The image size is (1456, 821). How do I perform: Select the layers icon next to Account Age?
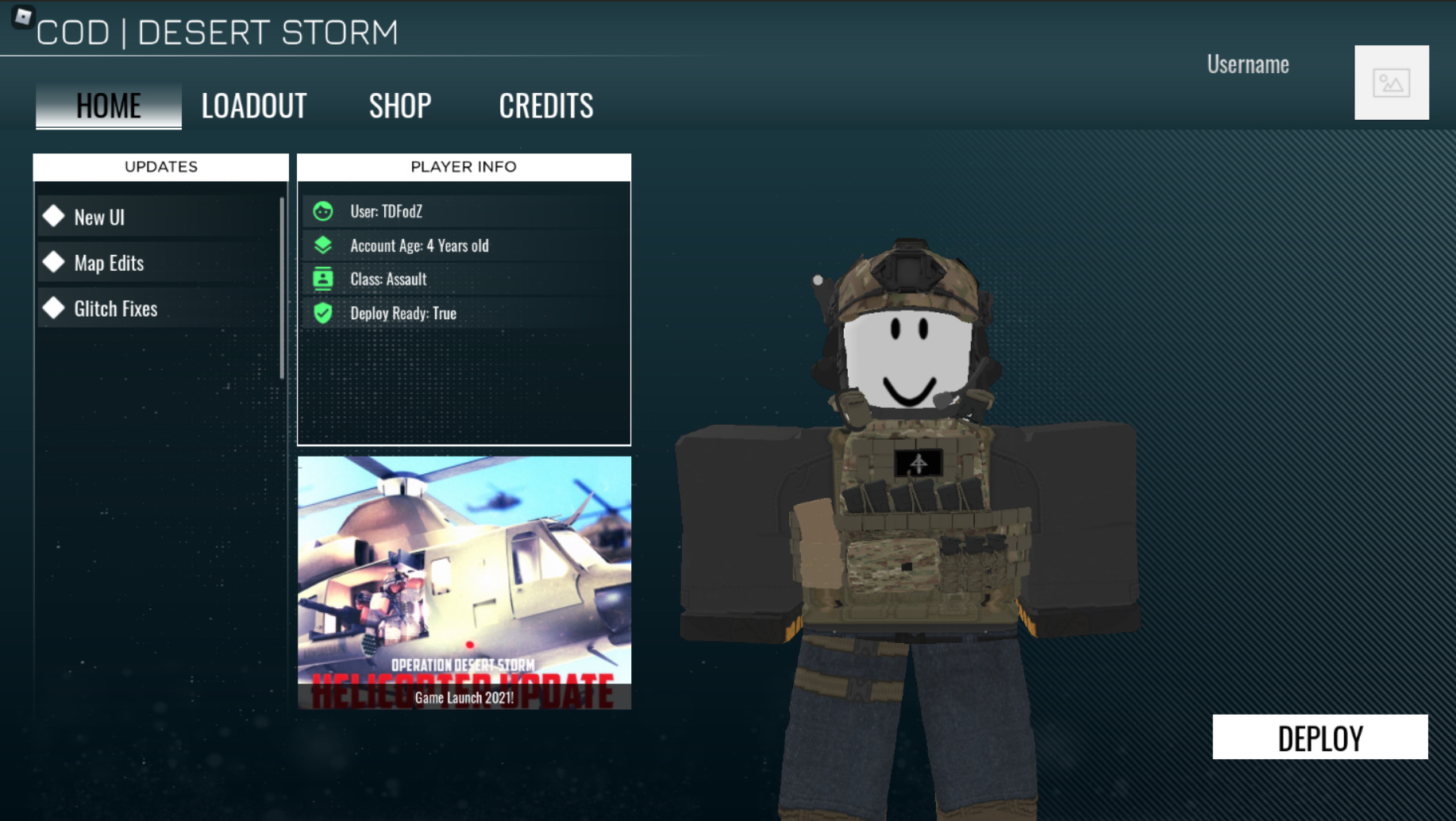[x=322, y=245]
